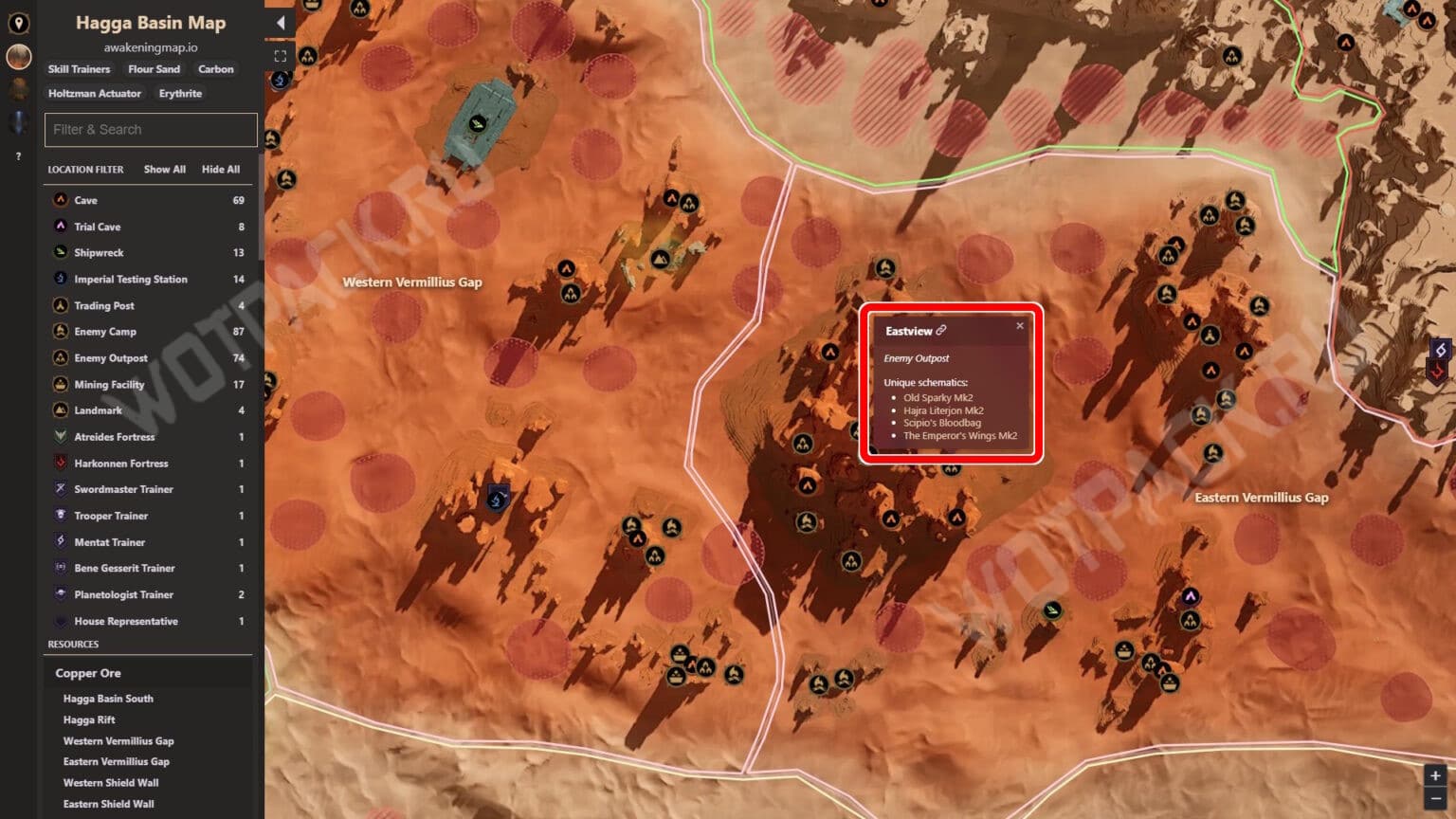Click the Imperial Testing Station filter icon
Image resolution: width=1456 pixels, height=819 pixels.
[61, 279]
